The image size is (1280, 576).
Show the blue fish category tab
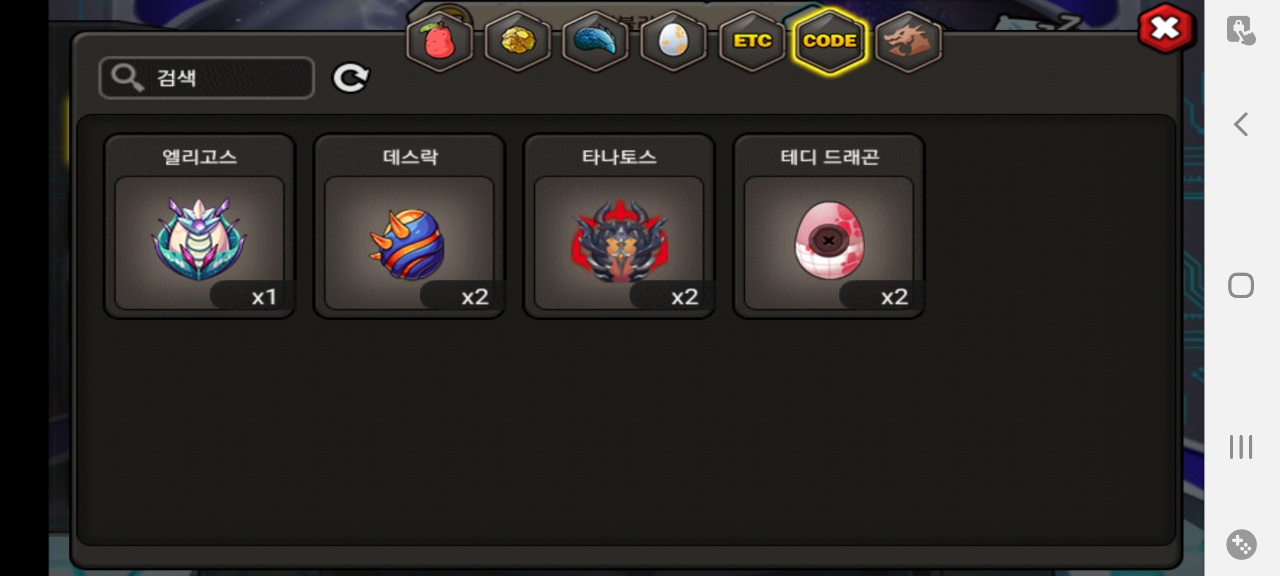[596, 41]
